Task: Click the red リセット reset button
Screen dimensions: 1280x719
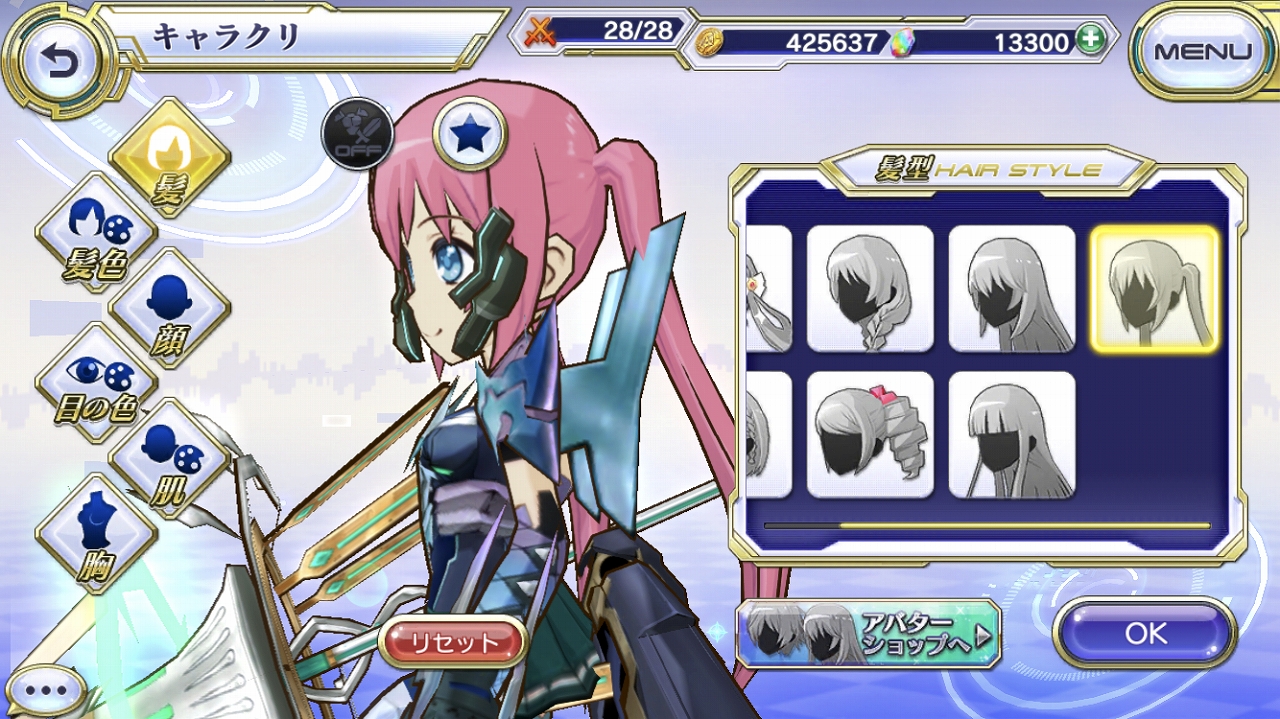Action: coord(453,641)
